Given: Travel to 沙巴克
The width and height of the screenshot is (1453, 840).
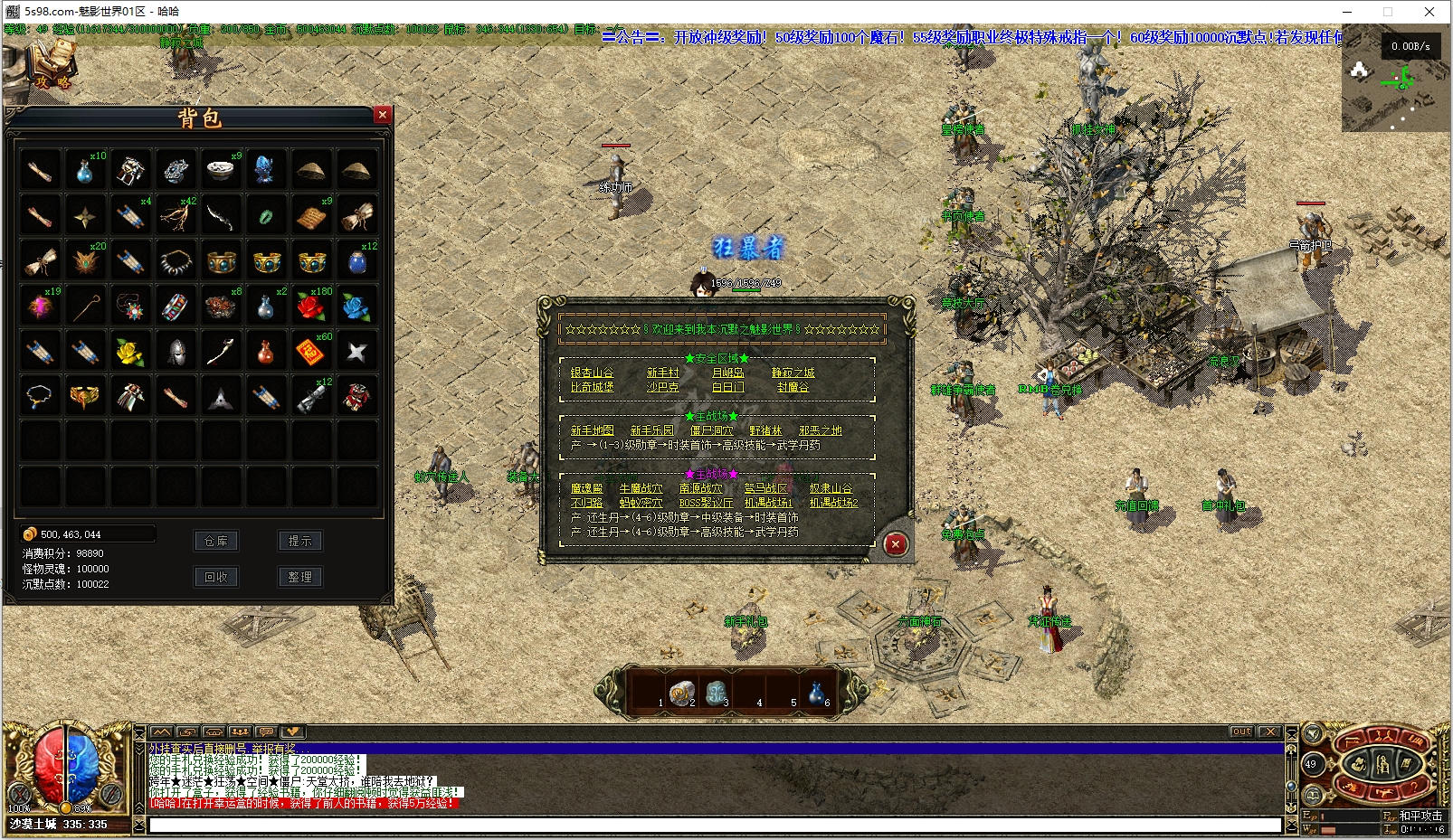Looking at the screenshot, I should 662,387.
